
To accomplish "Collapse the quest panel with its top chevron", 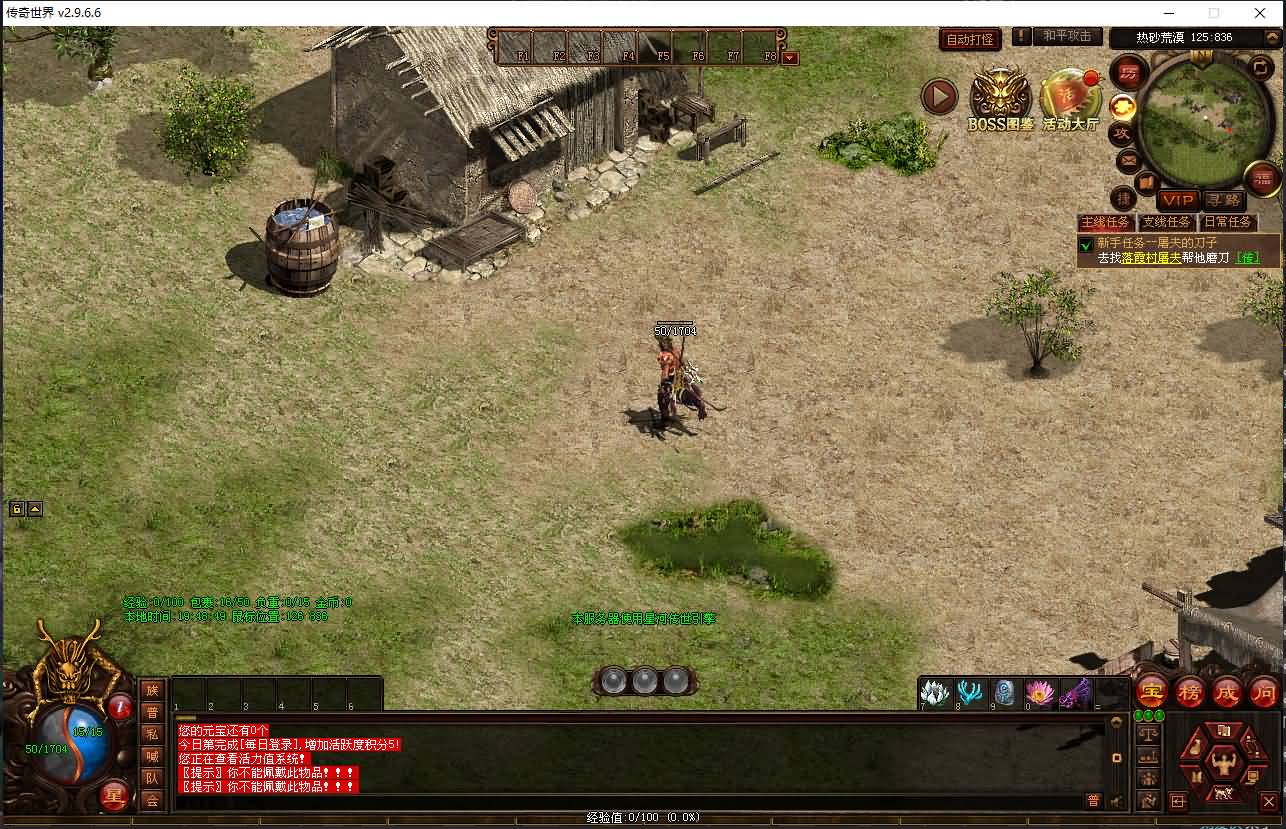I will pos(1272,36).
